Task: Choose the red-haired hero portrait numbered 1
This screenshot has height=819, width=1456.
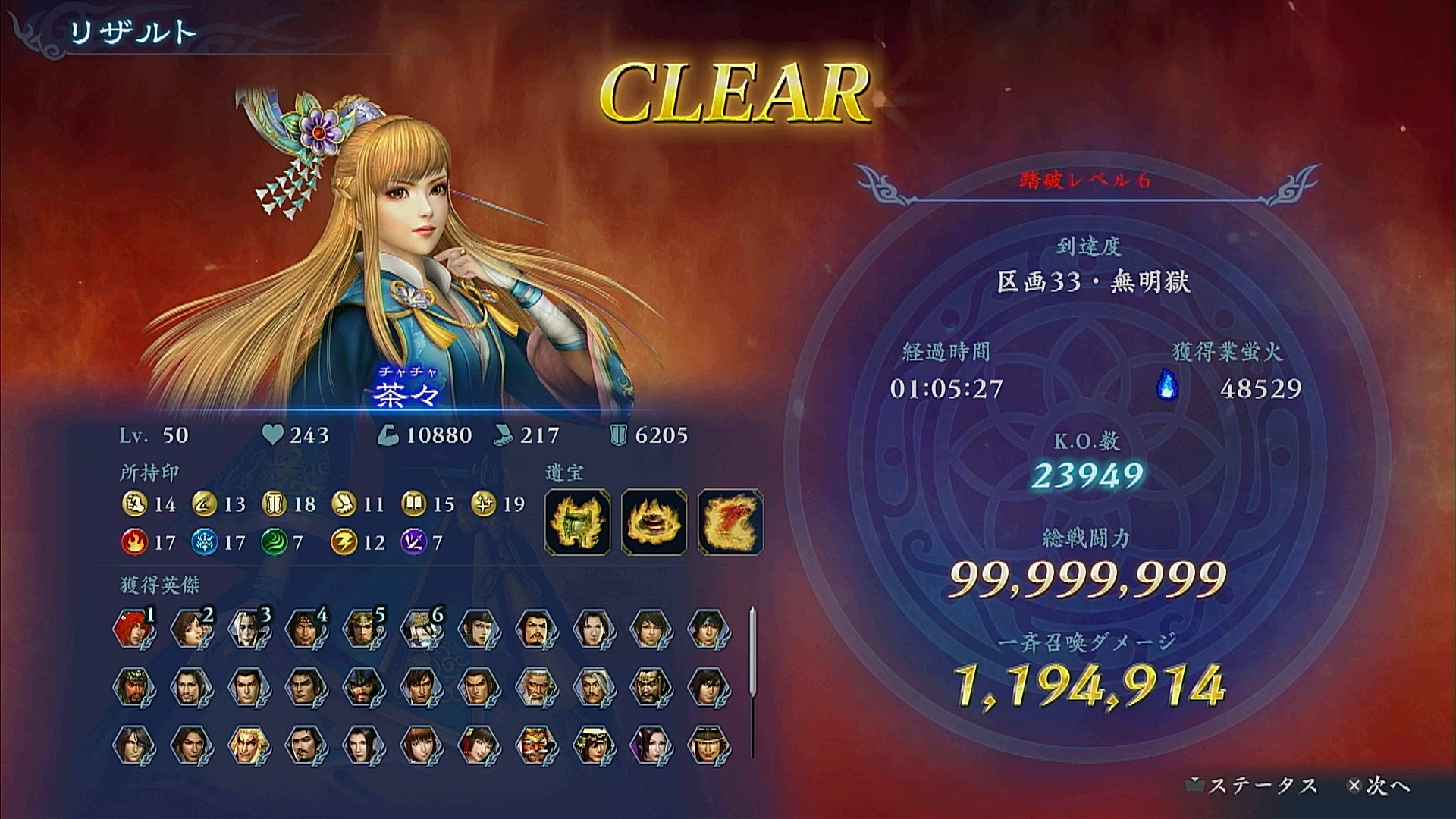Action: coord(131,629)
